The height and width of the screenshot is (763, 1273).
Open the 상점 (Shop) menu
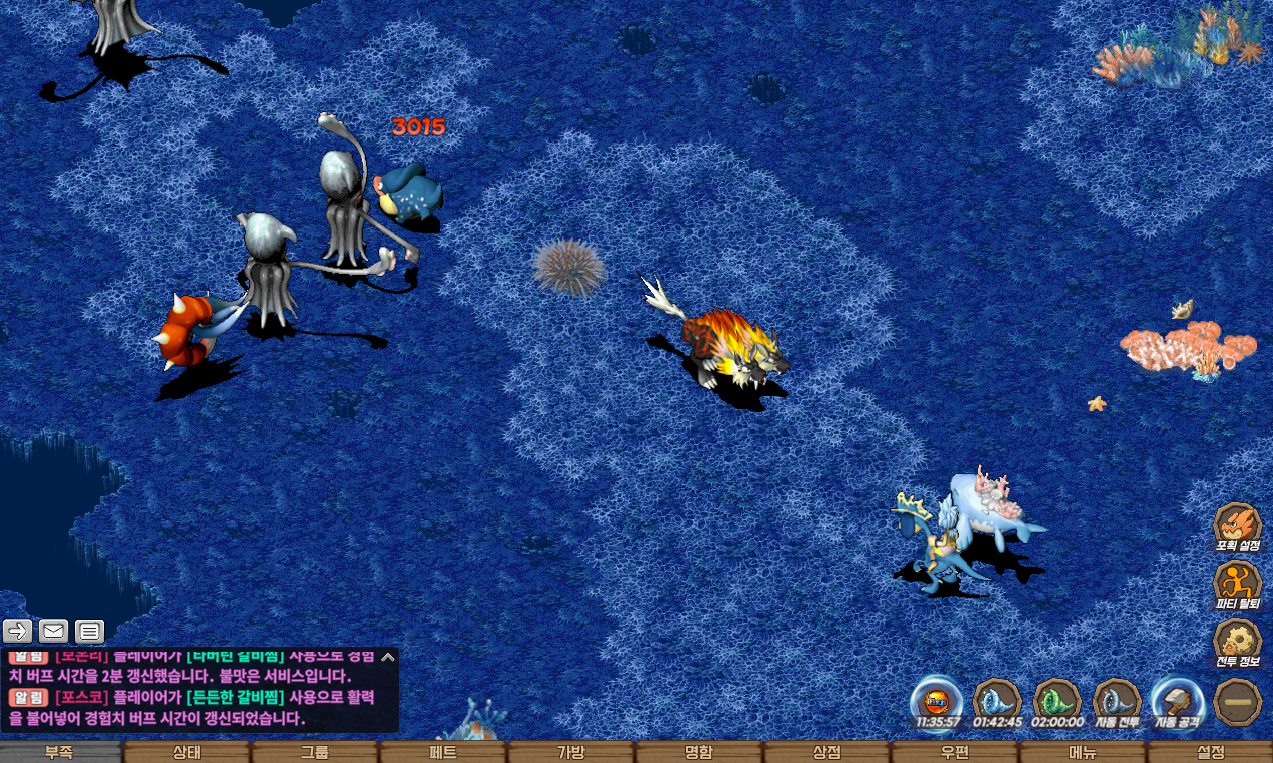click(x=827, y=752)
